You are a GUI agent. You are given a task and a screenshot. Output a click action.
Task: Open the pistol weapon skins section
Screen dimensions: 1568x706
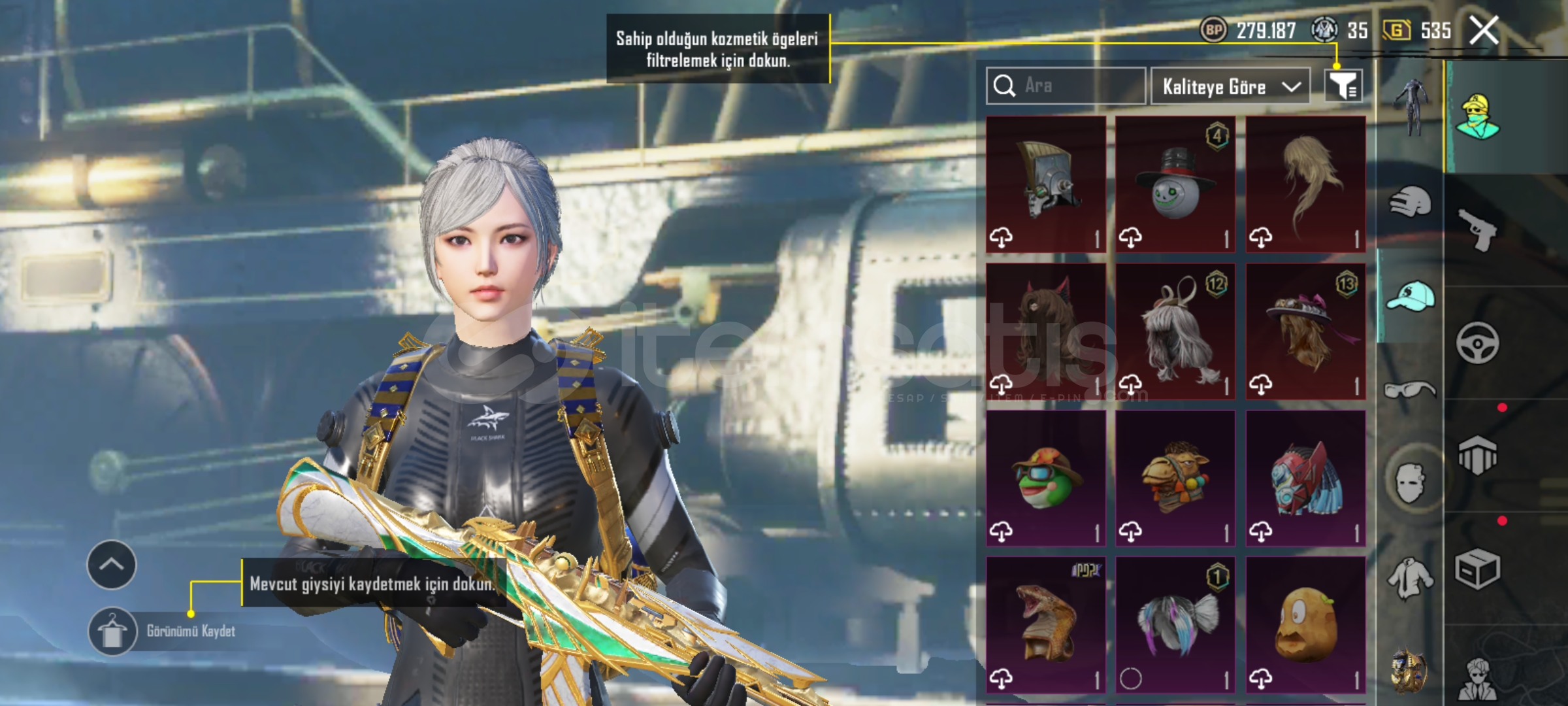tap(1478, 229)
